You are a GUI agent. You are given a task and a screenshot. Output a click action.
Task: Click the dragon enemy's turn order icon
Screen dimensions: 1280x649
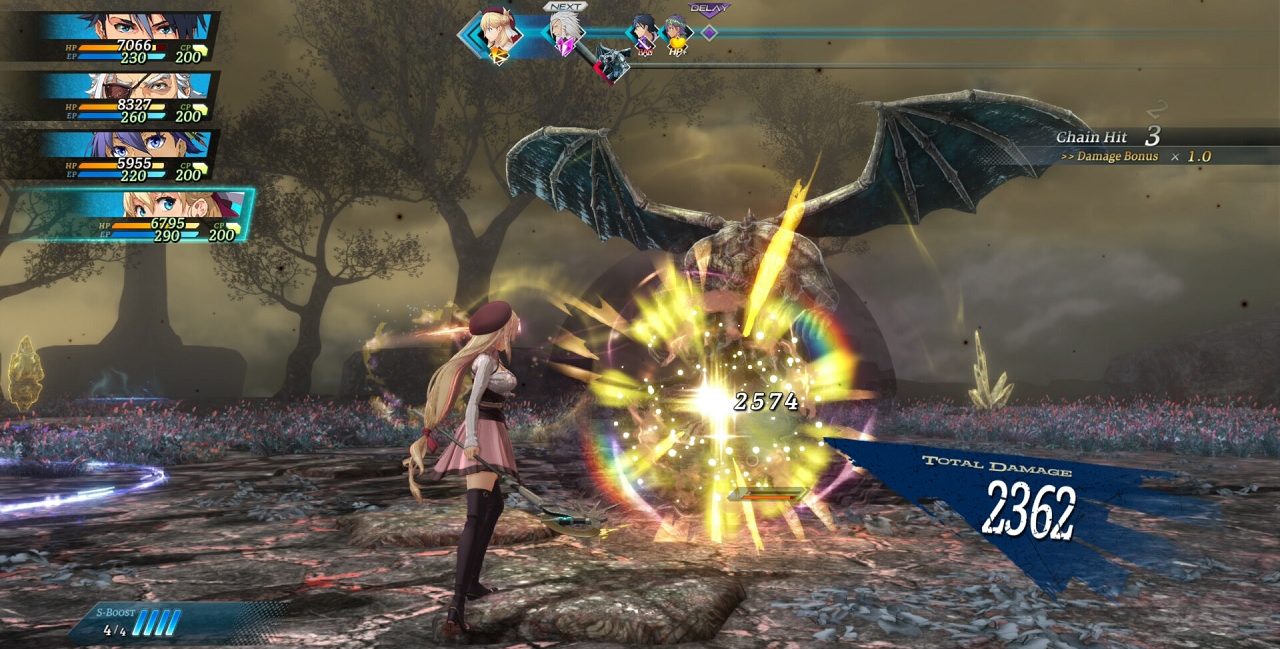[612, 63]
